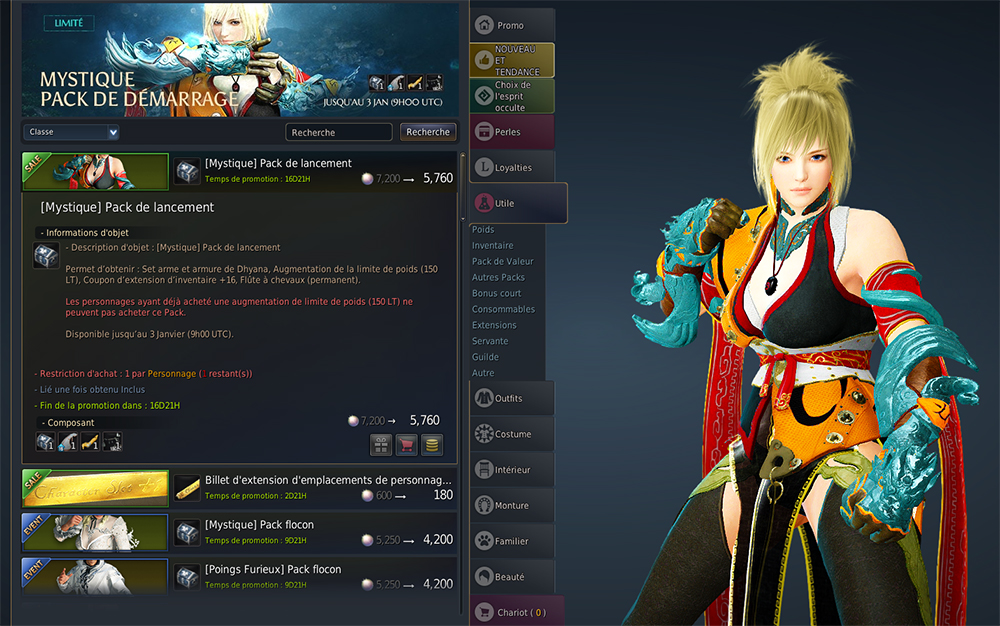This screenshot has height=626, width=1000.
Task: Open the Chariot shopping cart
Action: click(x=517, y=612)
